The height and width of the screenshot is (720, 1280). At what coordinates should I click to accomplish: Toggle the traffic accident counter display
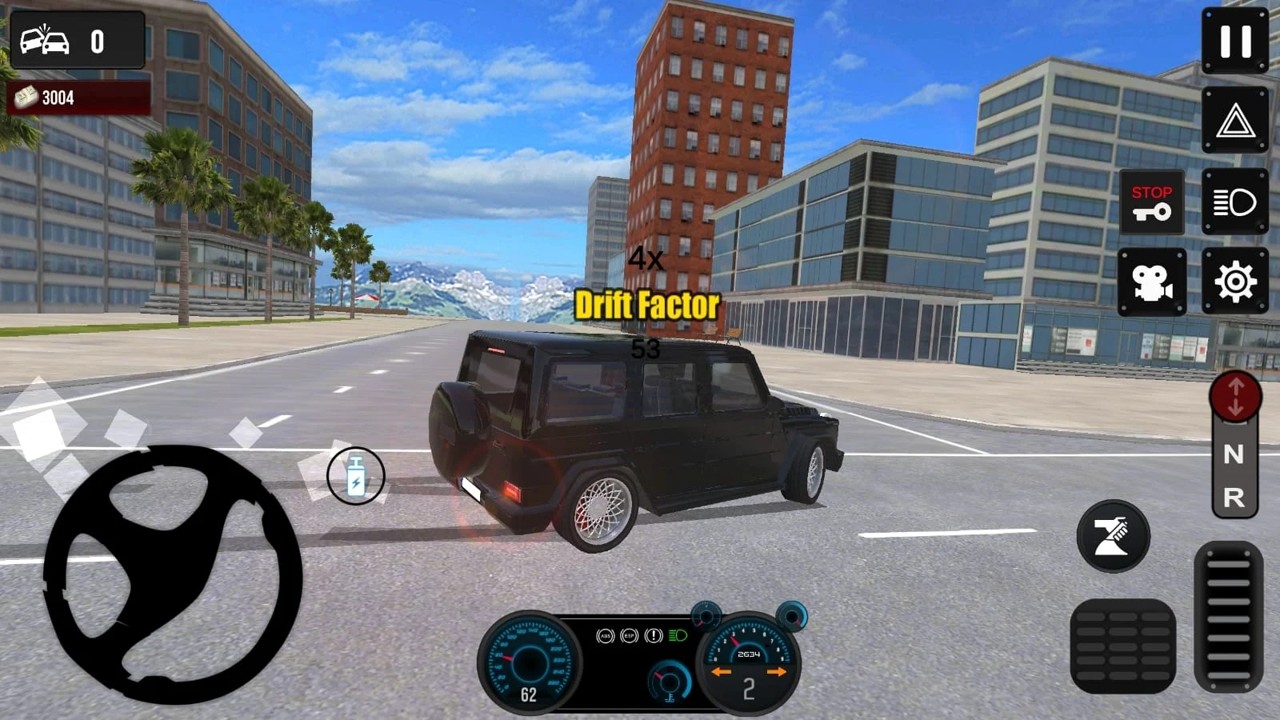(77, 39)
